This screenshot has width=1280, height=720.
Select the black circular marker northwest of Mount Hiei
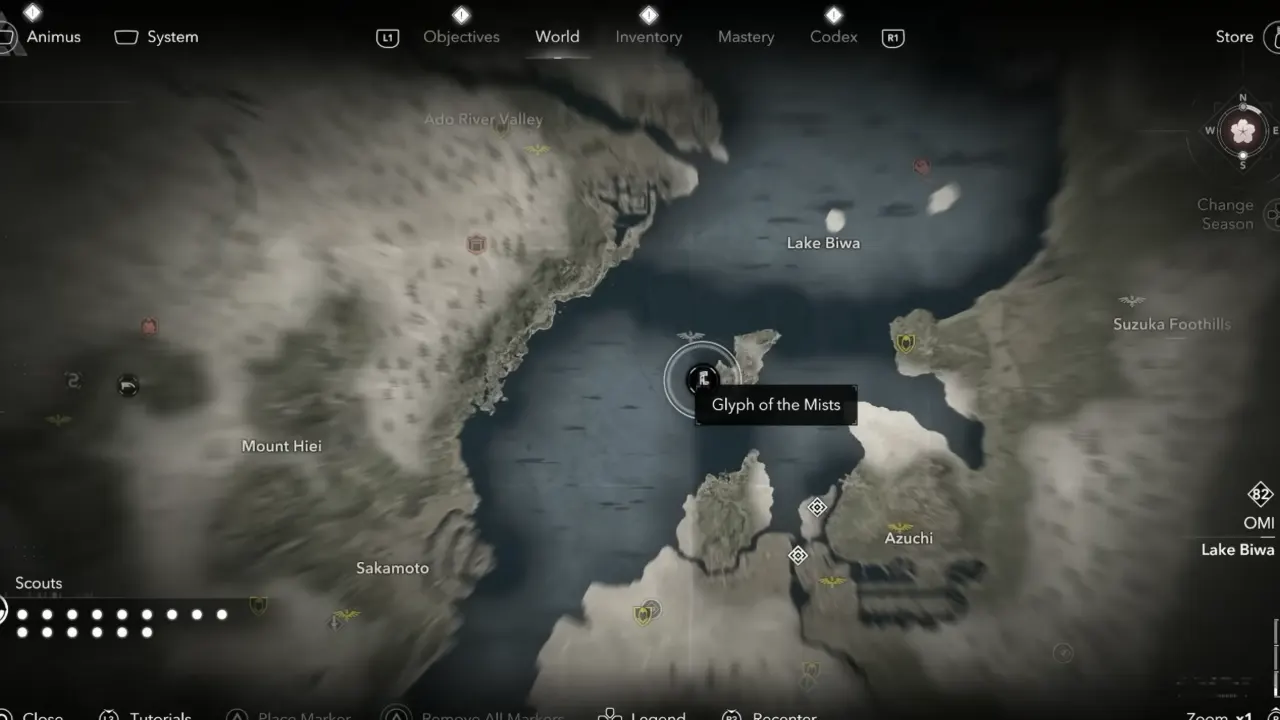128,385
